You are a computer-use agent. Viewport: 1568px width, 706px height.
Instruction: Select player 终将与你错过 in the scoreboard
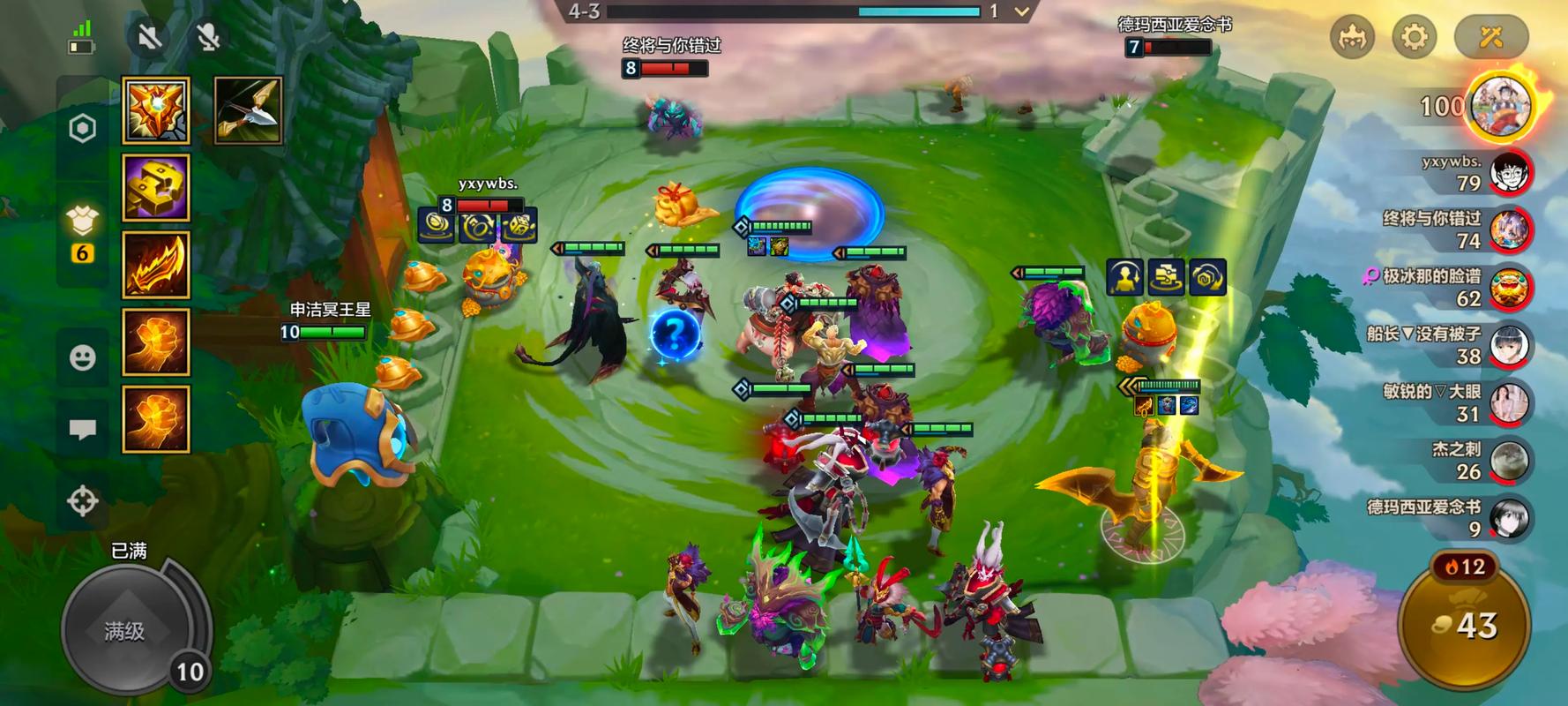click(x=1510, y=230)
